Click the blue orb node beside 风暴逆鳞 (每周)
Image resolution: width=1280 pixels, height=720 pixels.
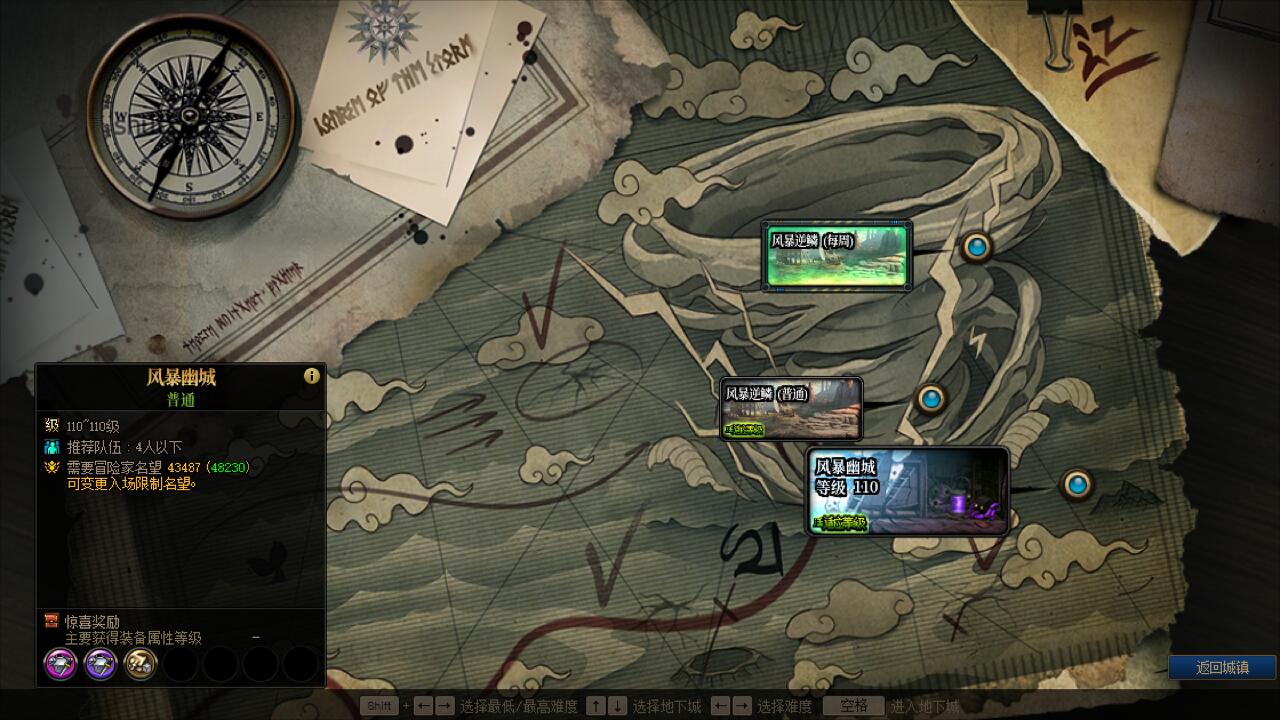click(976, 246)
